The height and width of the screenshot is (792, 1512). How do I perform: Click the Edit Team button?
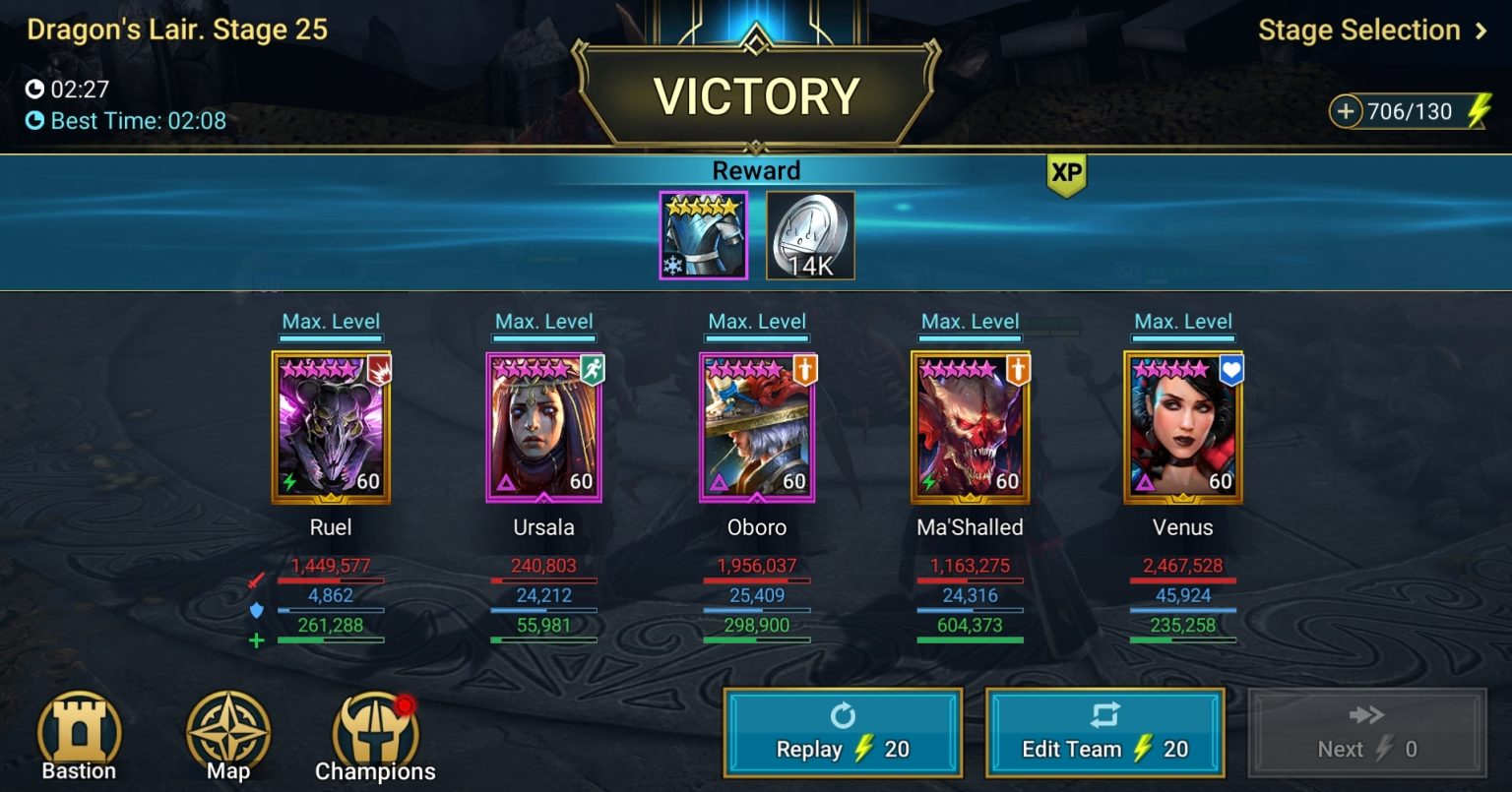coord(1104,732)
